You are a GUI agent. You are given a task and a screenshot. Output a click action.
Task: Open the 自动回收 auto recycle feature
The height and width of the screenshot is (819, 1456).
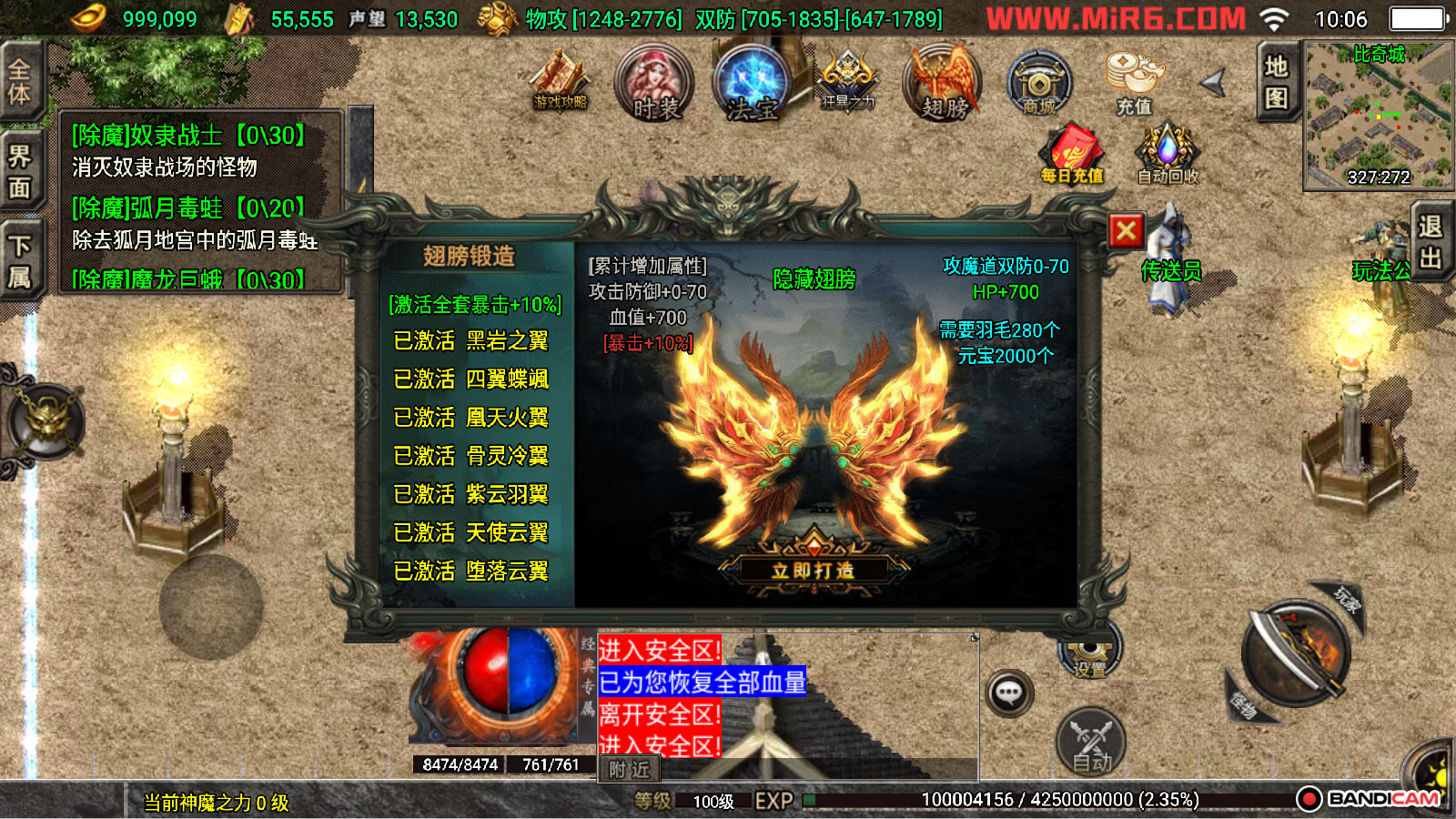1168,155
